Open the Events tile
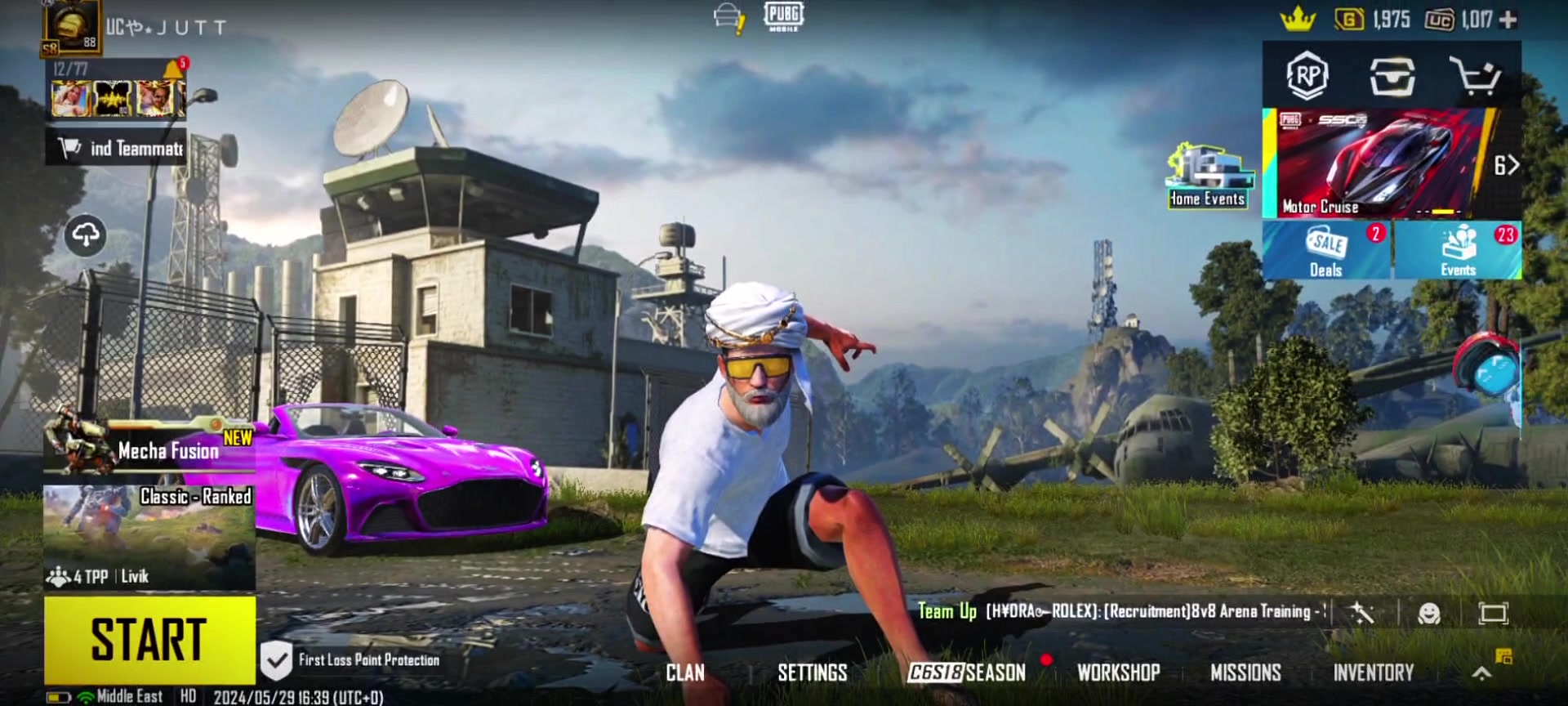Image resolution: width=1568 pixels, height=706 pixels. 1458,251
